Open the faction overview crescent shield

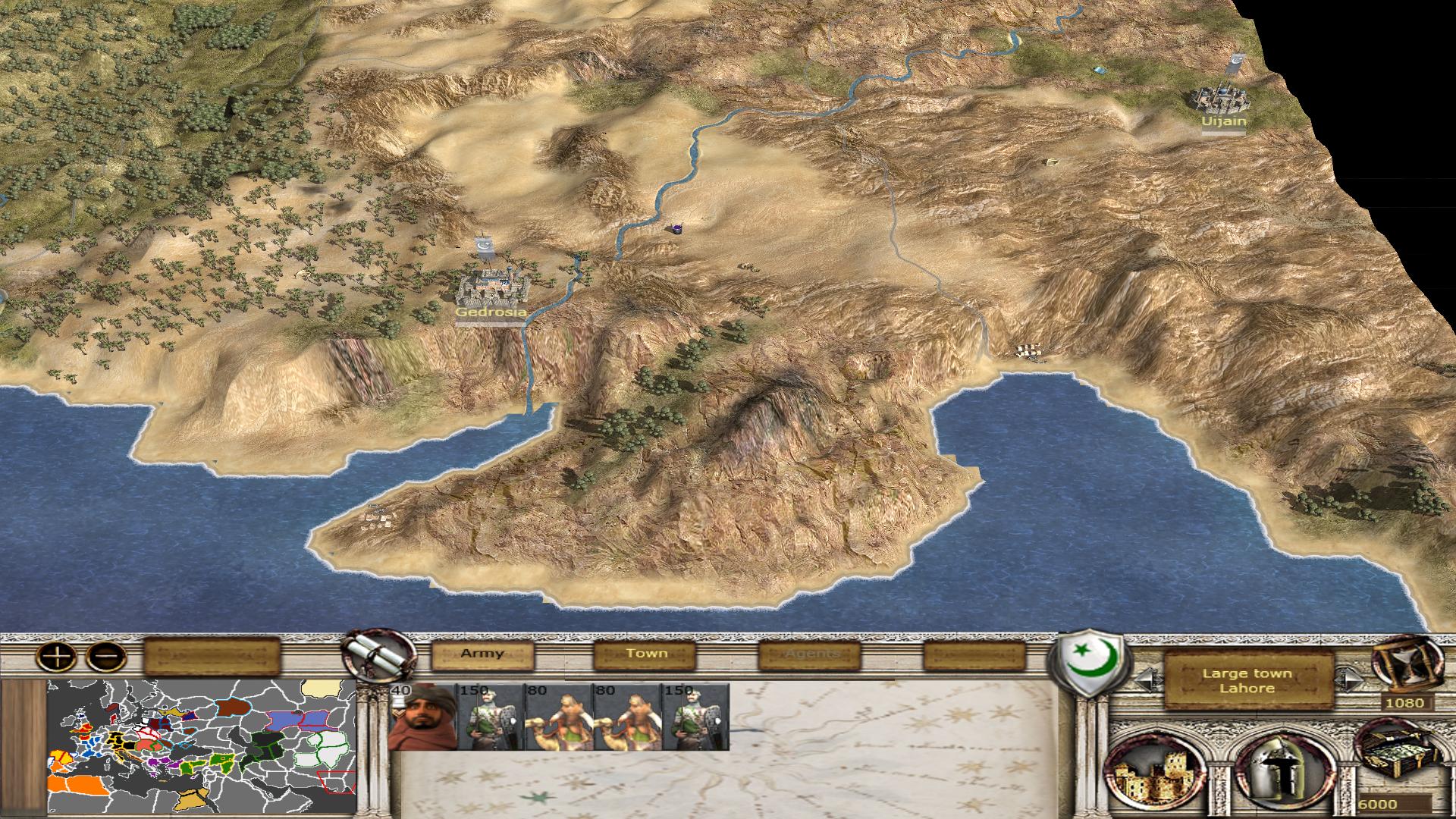[x=1090, y=664]
